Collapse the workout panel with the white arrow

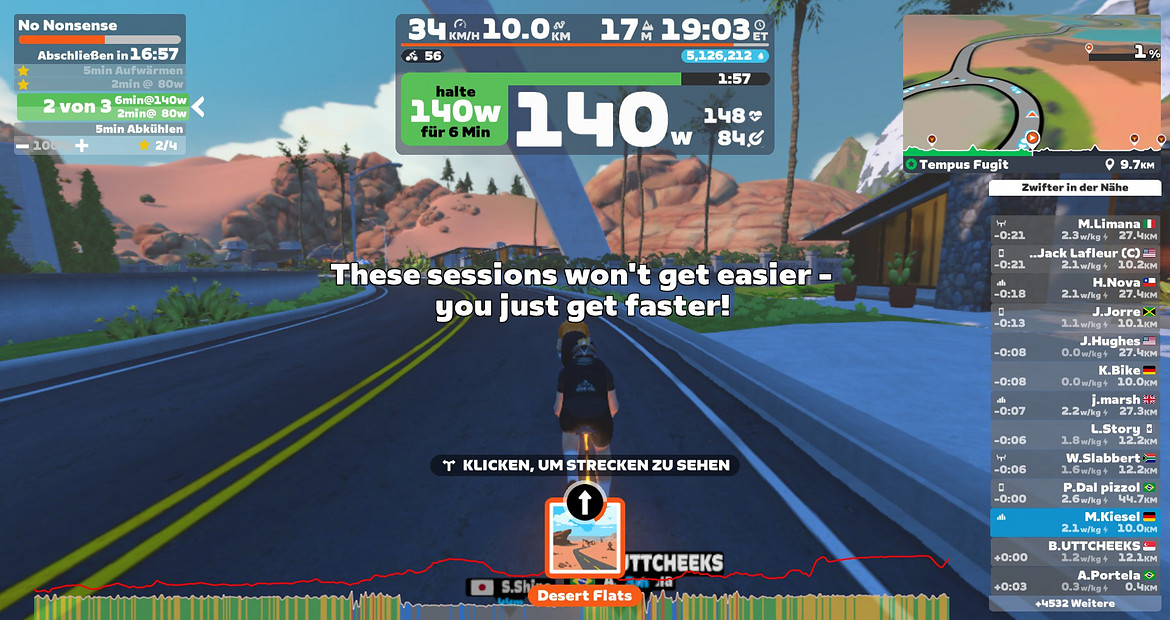[x=198, y=106]
